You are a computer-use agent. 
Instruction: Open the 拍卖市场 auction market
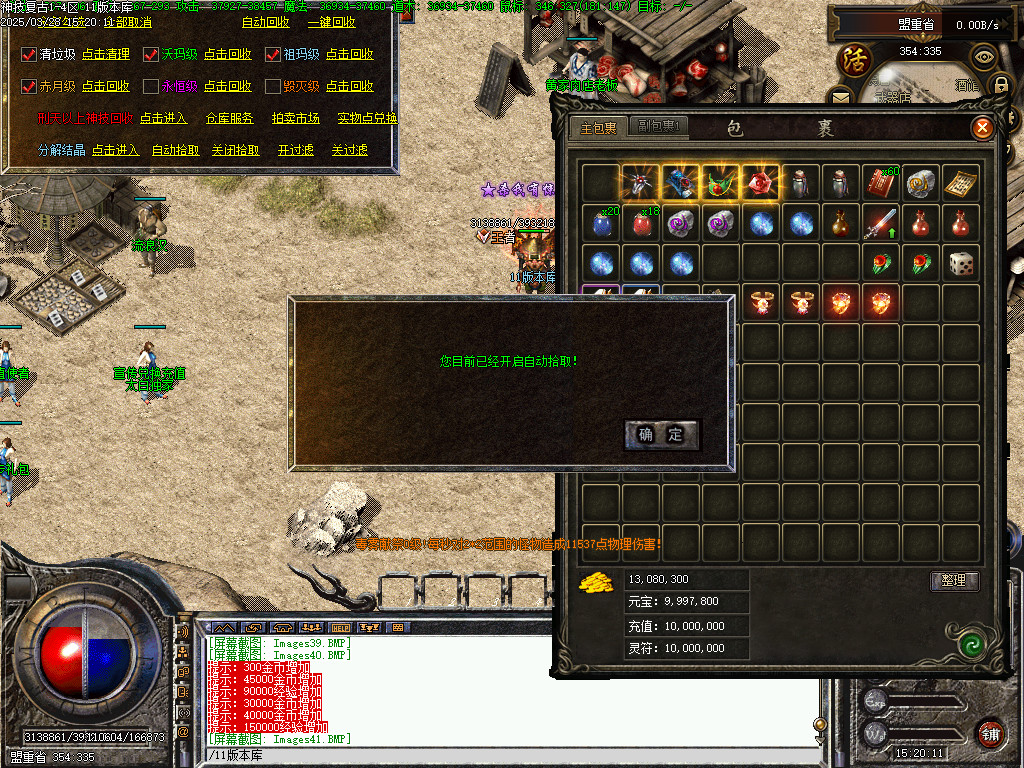296,118
